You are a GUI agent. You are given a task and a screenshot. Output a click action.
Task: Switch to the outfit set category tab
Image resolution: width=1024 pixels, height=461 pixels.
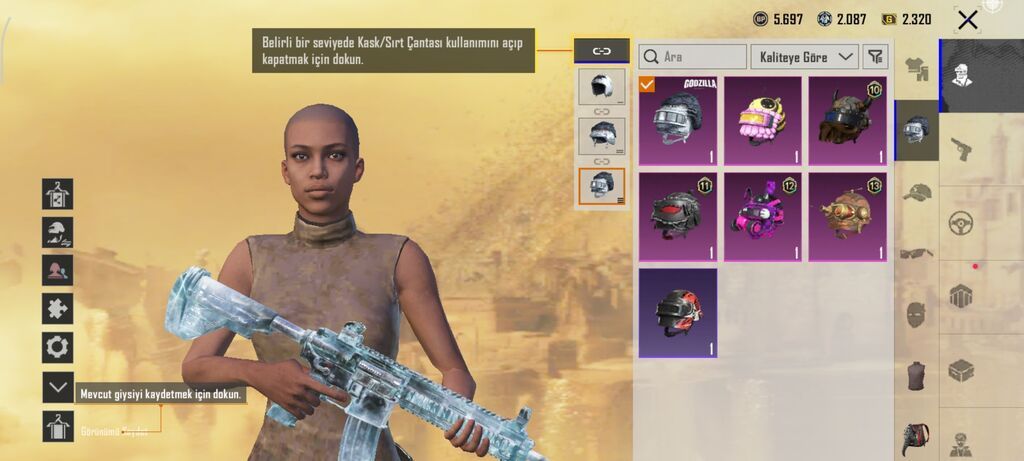(916, 69)
